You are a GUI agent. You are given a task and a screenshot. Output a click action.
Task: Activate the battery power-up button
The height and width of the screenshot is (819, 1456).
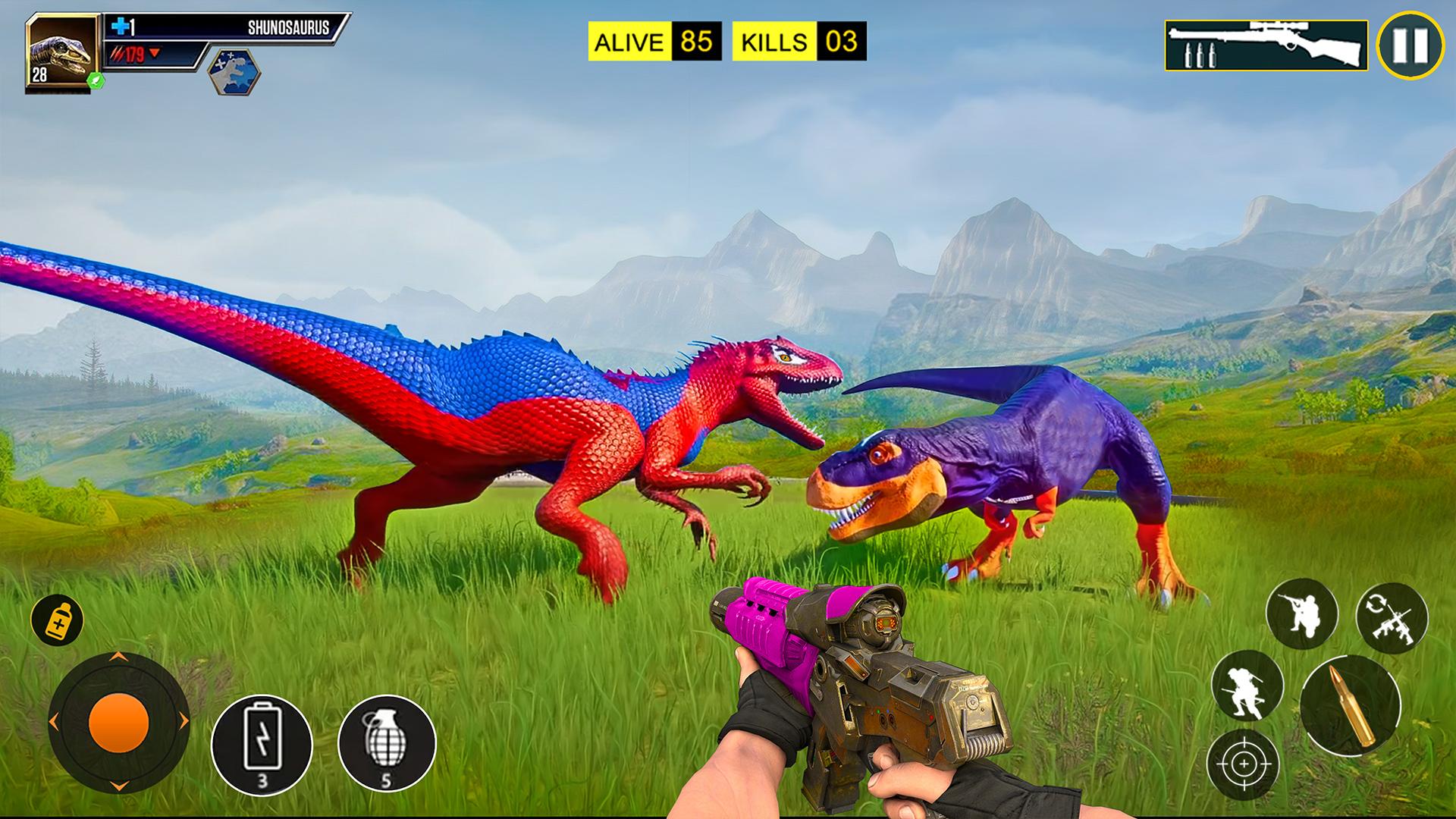click(x=262, y=744)
